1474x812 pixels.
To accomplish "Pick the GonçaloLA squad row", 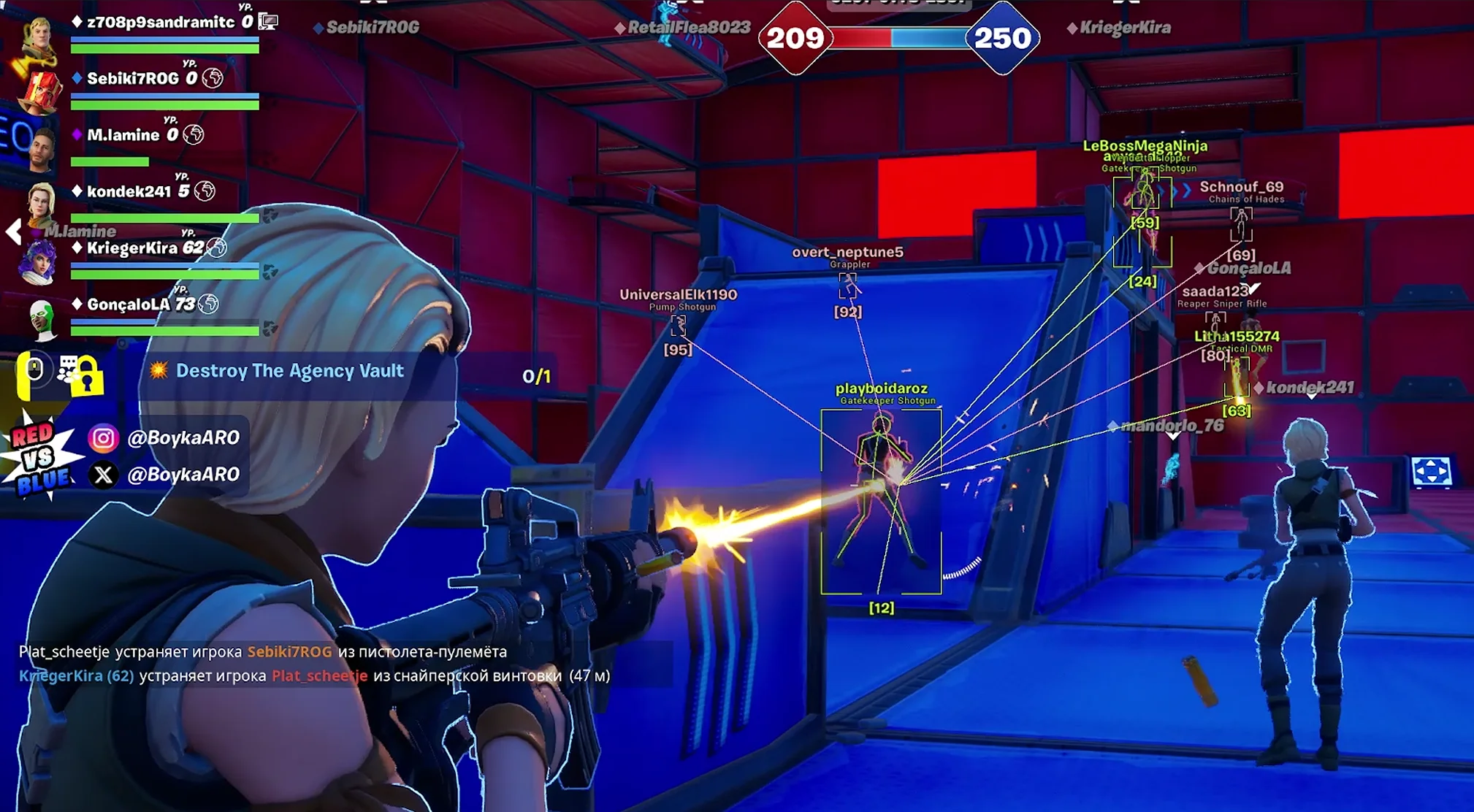I will [129, 304].
